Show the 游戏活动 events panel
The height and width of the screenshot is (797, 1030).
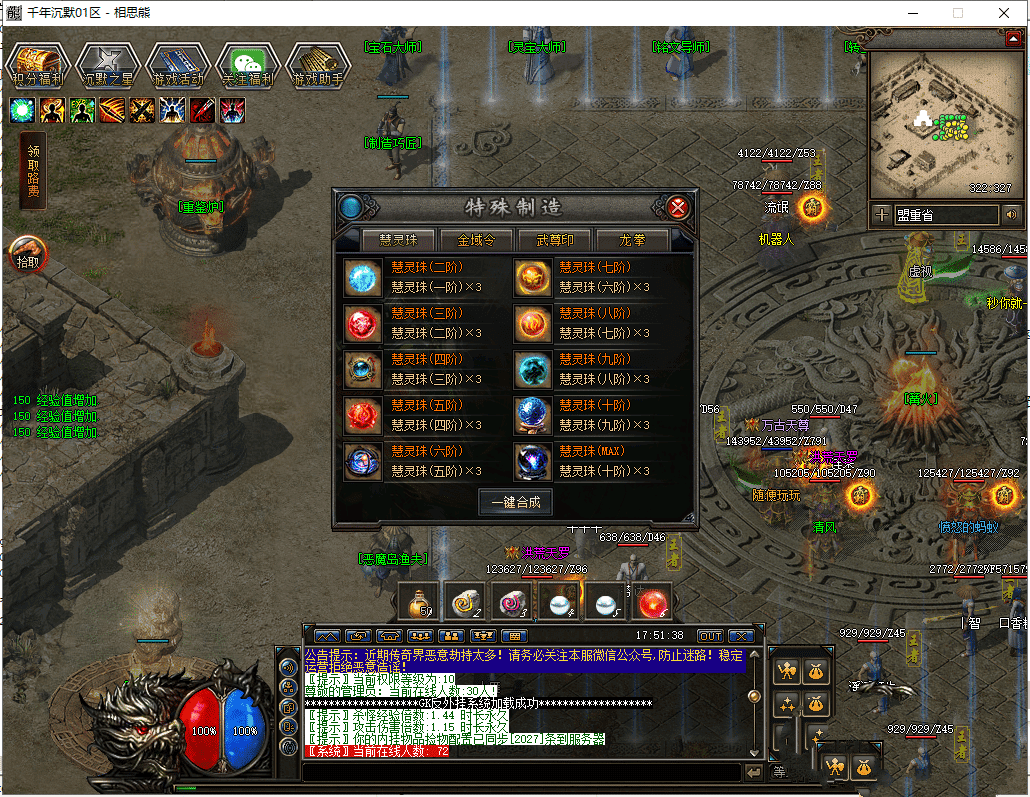point(177,65)
